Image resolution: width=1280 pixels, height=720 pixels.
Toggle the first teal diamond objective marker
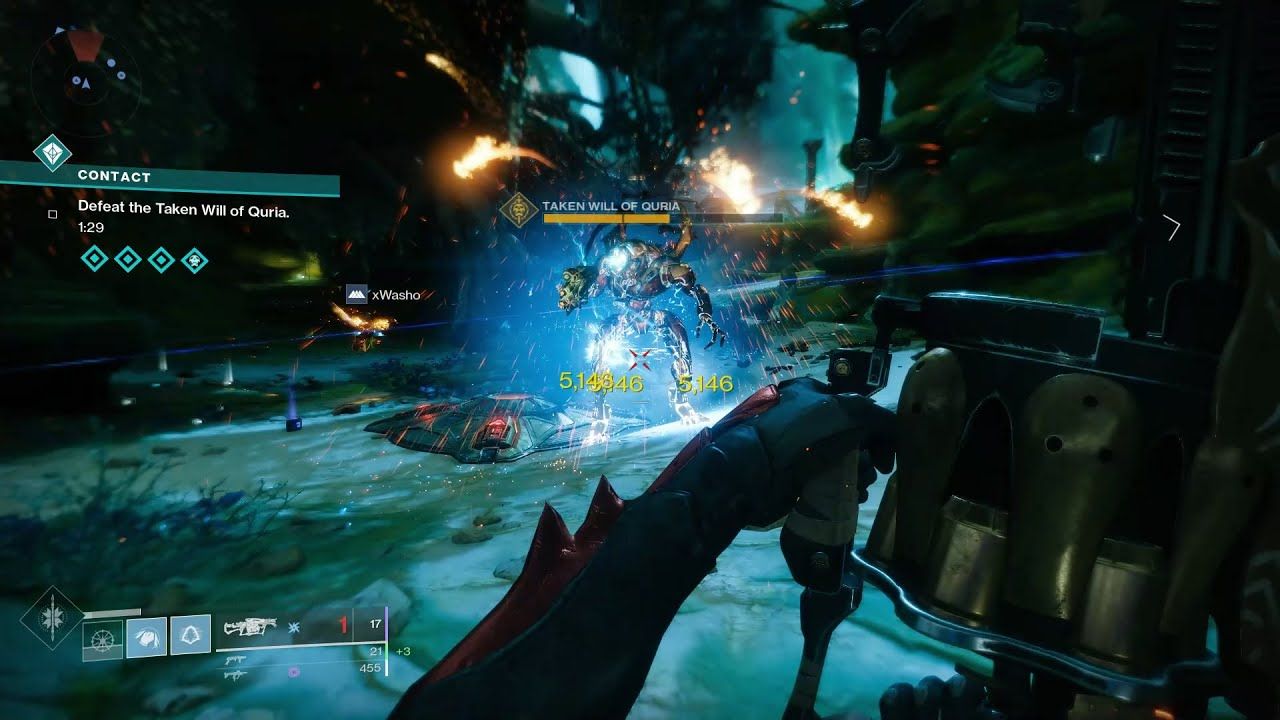(94, 258)
